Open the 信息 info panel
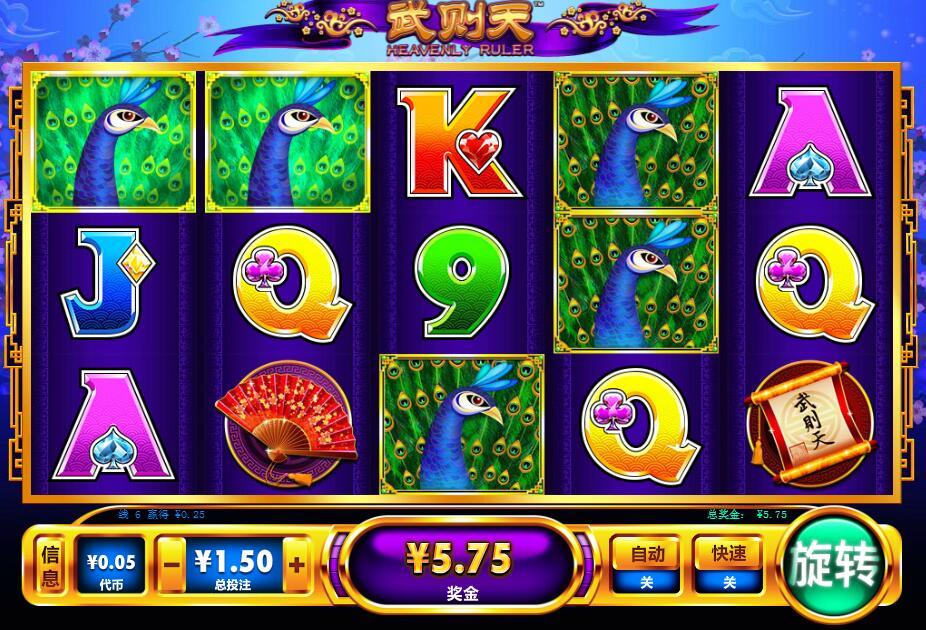 (50, 567)
